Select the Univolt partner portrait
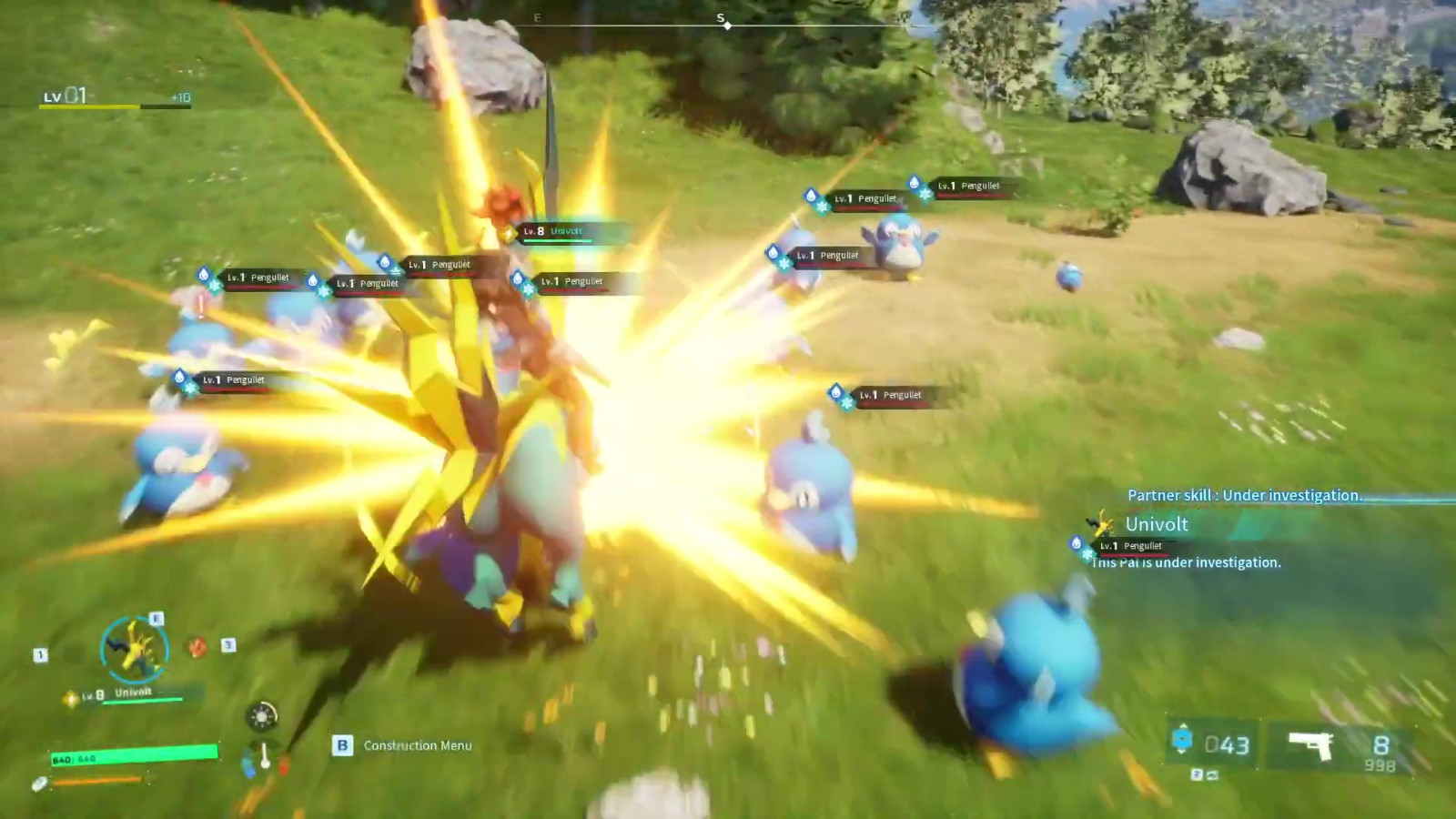 (134, 649)
